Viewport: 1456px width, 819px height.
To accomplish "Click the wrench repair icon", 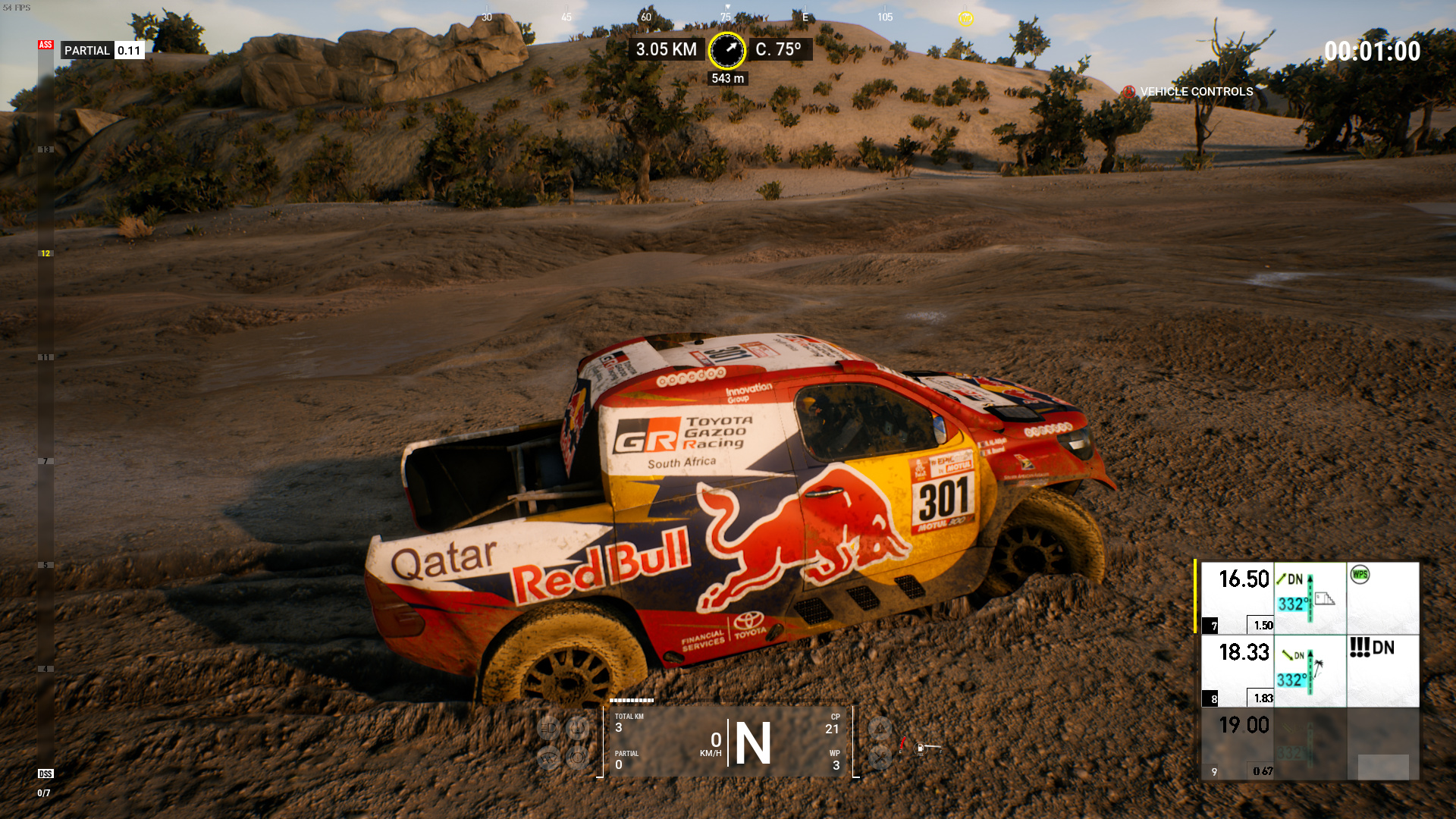I will point(880,757).
